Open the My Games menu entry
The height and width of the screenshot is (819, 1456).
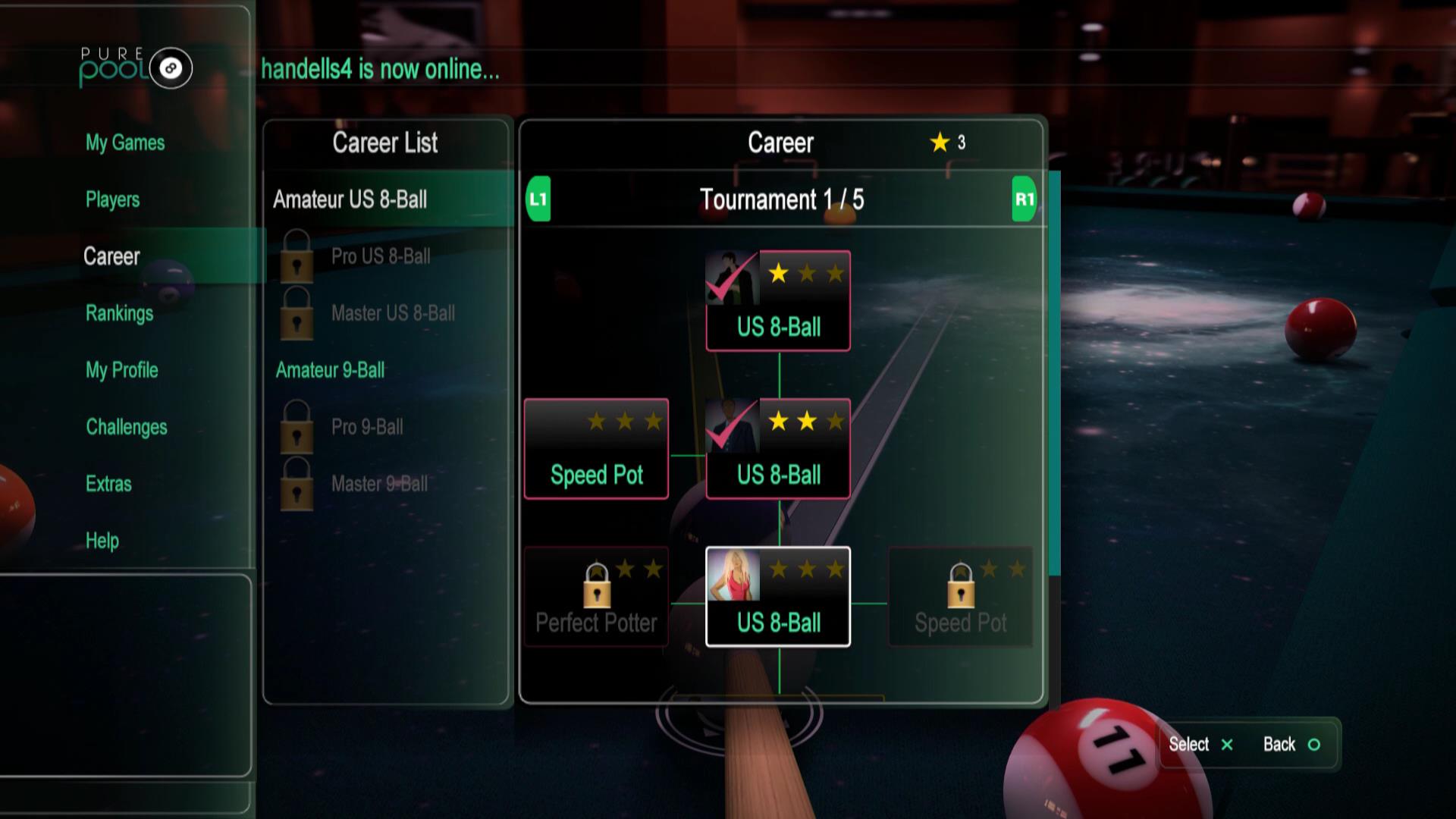(125, 143)
